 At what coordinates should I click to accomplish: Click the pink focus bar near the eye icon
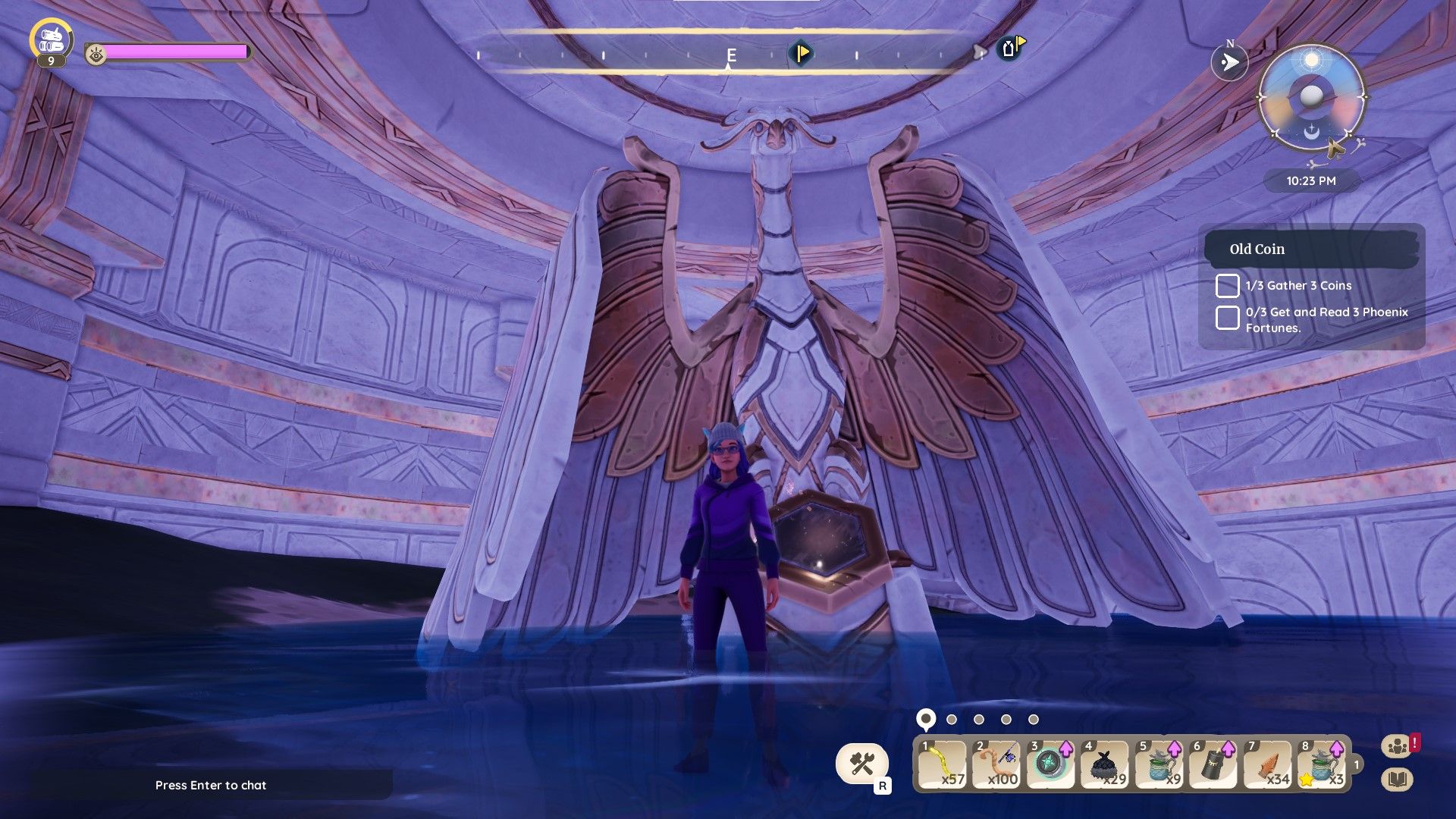tap(178, 52)
